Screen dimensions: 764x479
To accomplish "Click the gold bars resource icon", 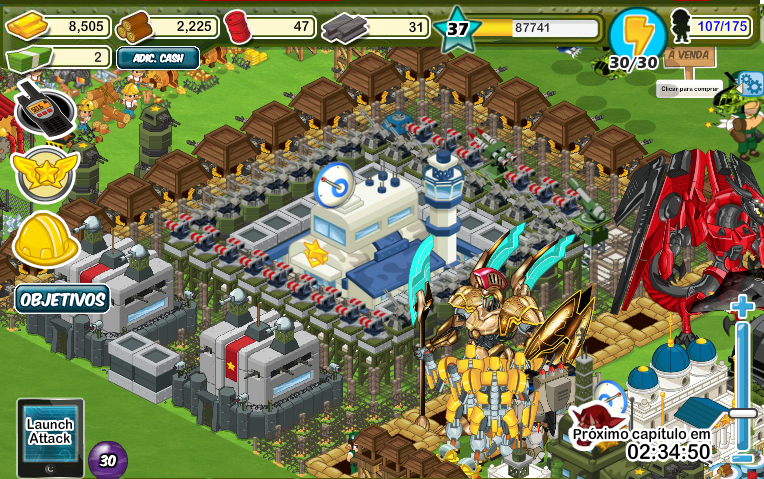I will pos(26,27).
